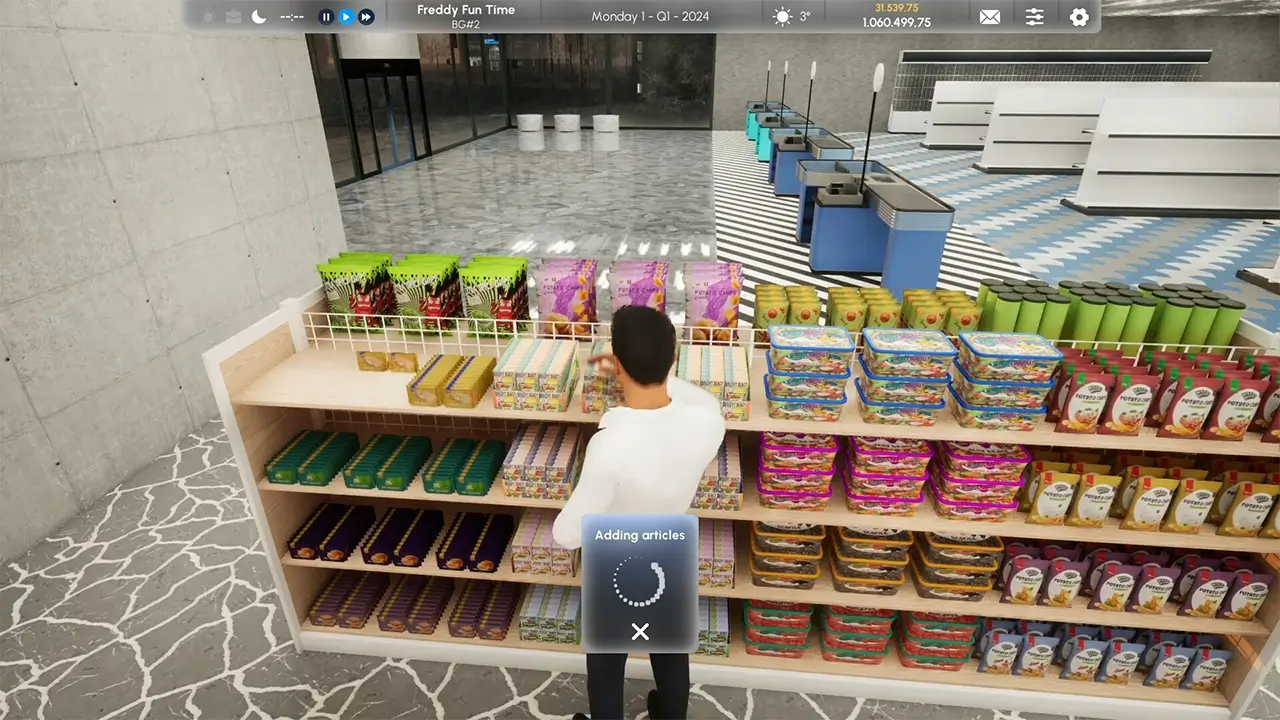1280x720 pixels.
Task: Resume normal speed with the play button
Action: point(346,16)
